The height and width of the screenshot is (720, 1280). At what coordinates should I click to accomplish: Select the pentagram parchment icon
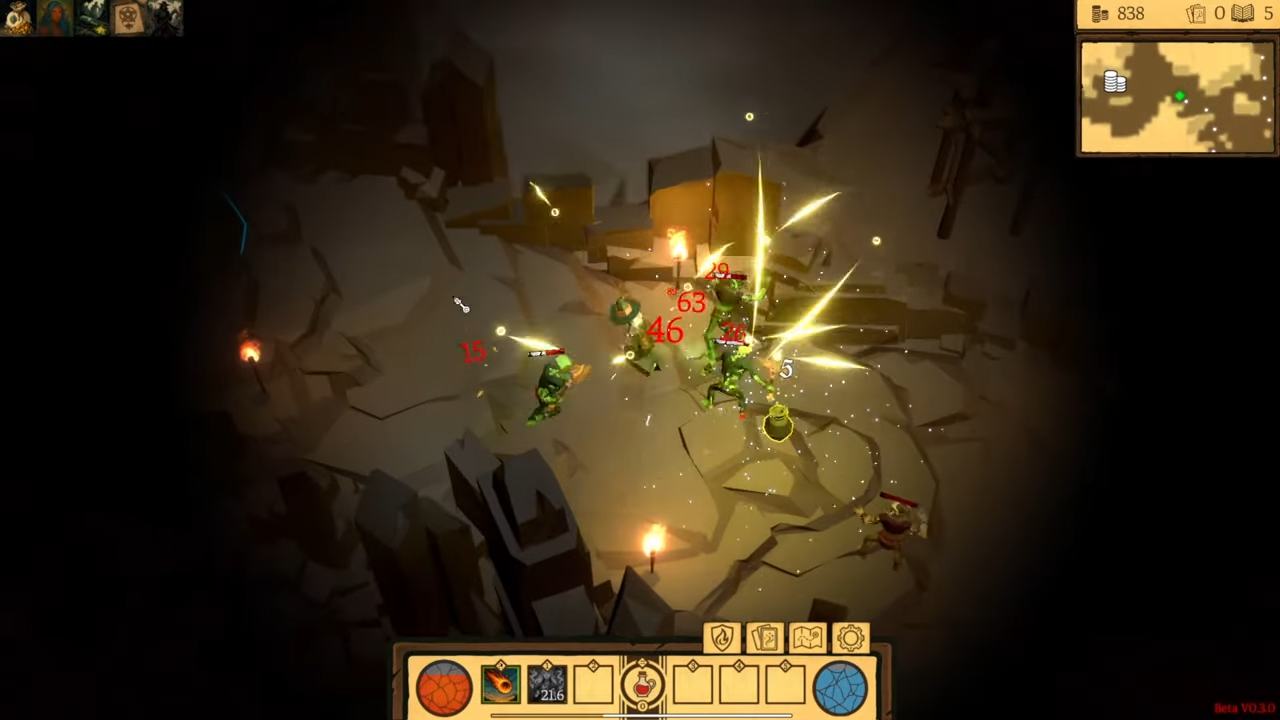pos(128,18)
